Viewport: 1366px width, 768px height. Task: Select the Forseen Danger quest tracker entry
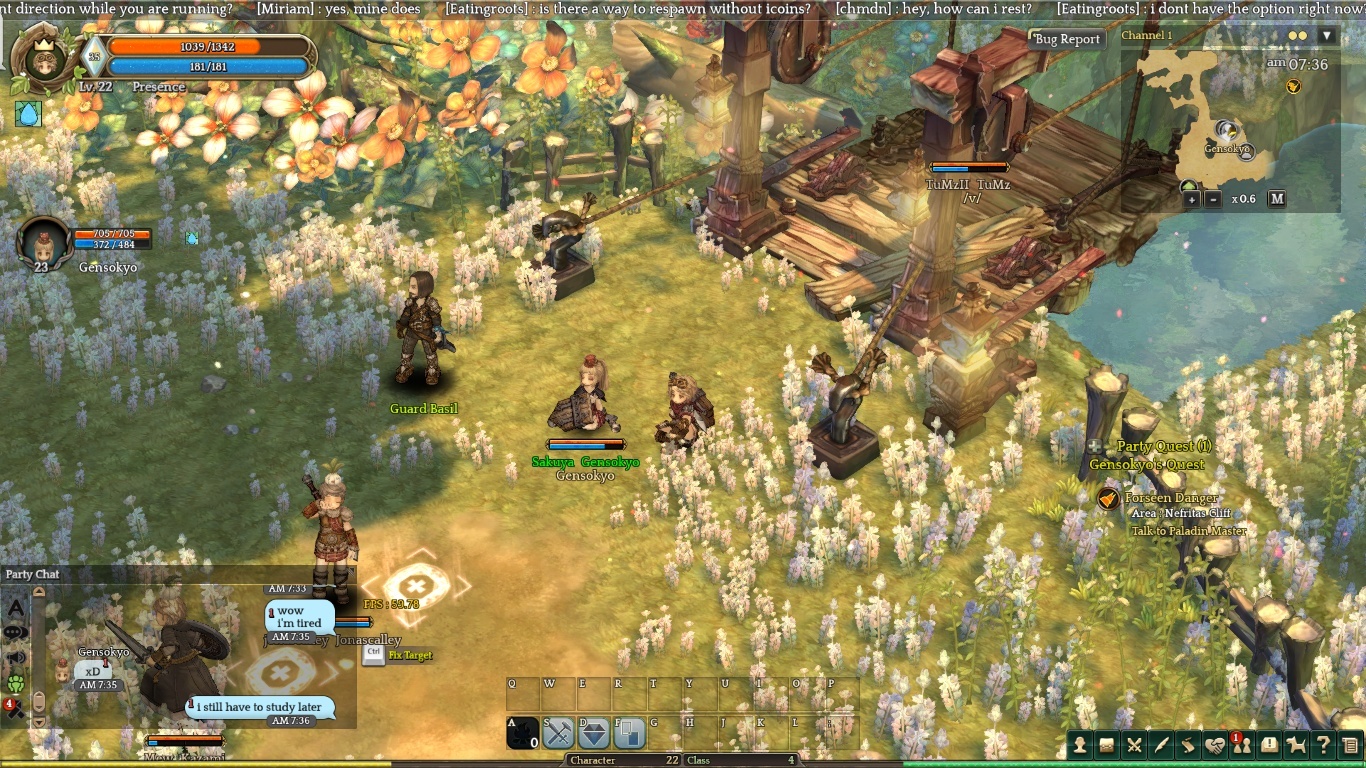(x=1171, y=498)
